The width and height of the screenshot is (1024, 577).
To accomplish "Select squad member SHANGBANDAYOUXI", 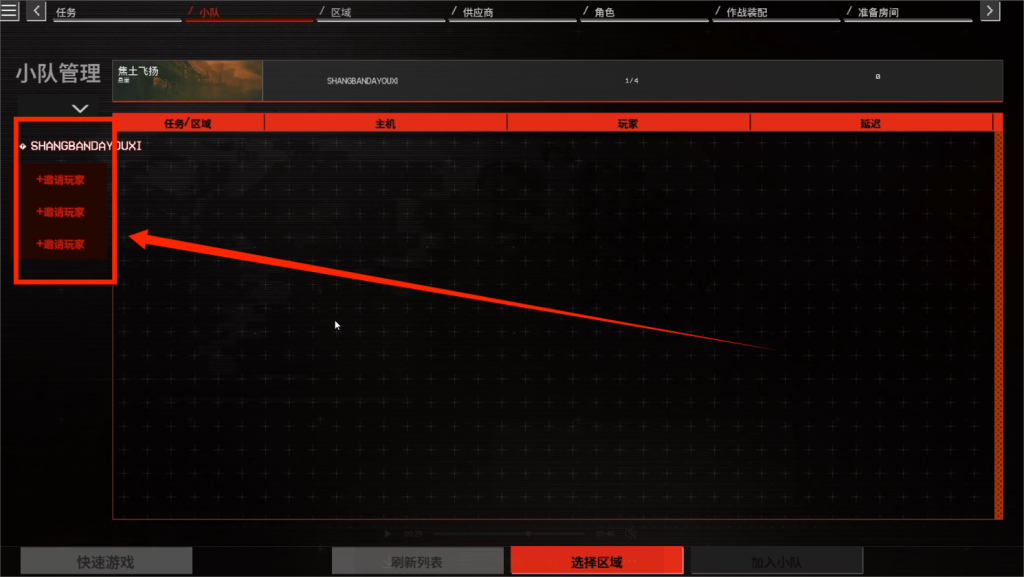I will 86,146.
